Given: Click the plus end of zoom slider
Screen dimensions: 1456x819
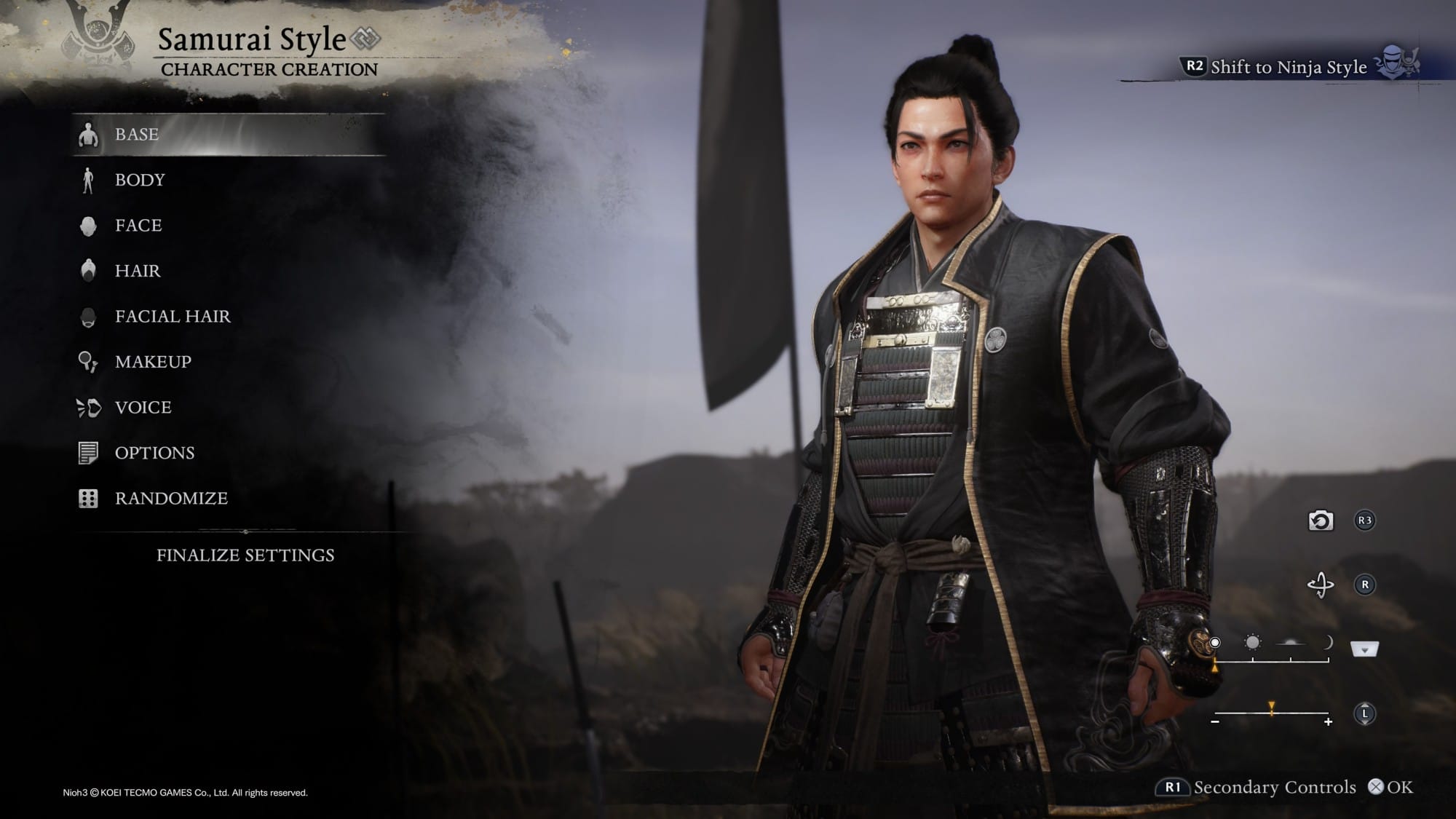Looking at the screenshot, I should (x=1328, y=722).
